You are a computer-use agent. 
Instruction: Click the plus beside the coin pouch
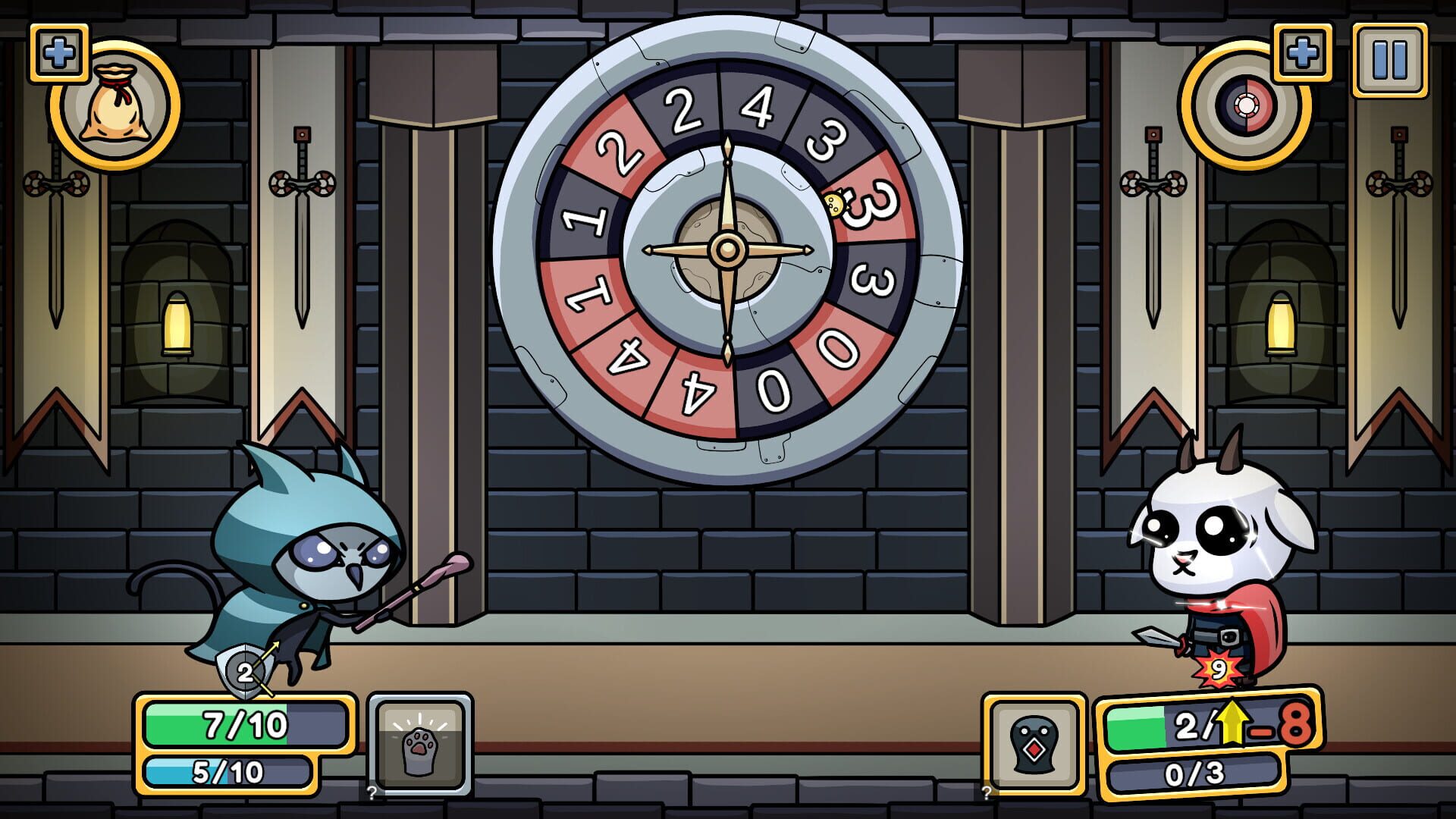tap(59, 52)
